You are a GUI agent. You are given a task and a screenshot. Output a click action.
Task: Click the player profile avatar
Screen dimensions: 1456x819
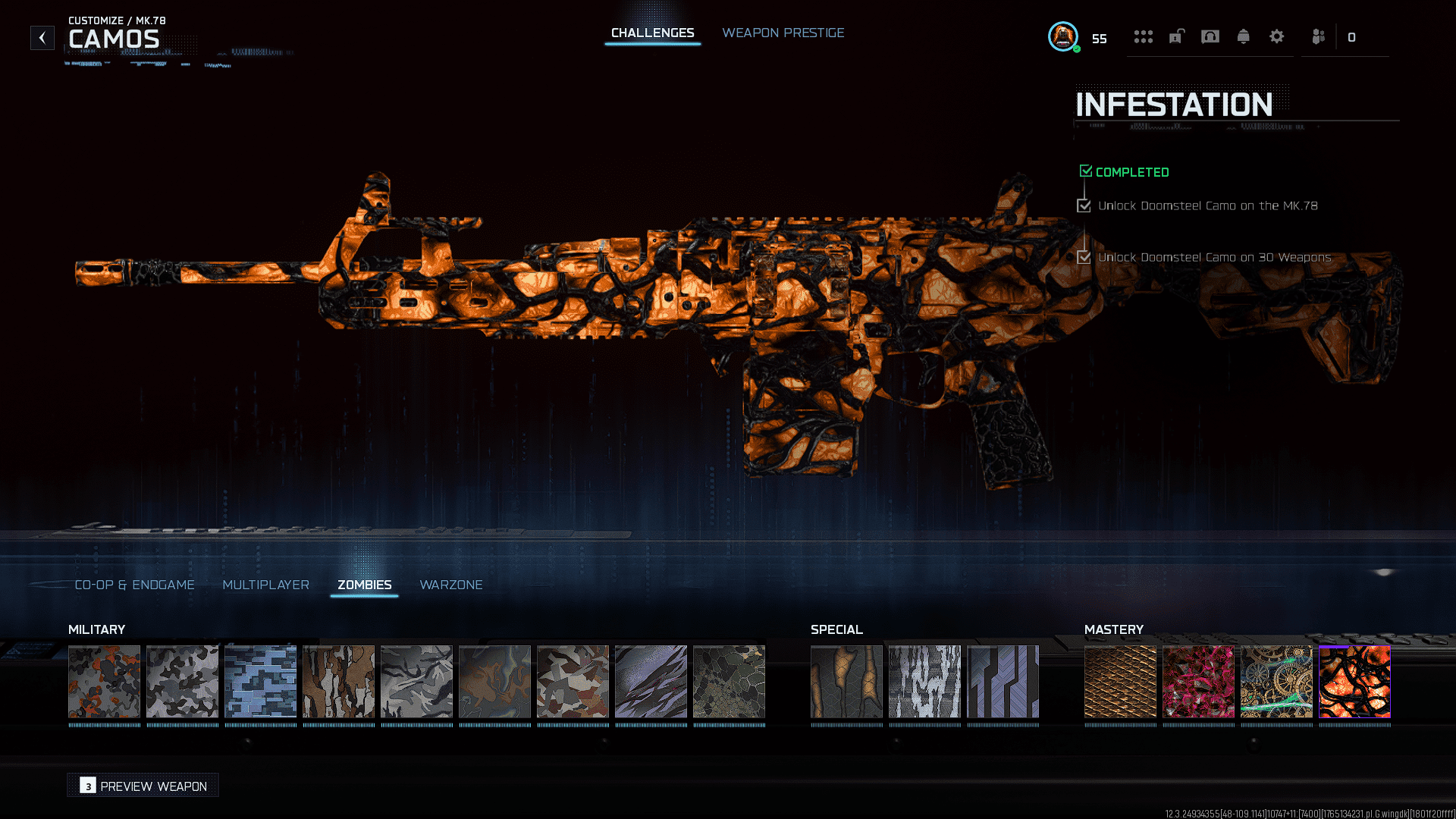(x=1063, y=36)
